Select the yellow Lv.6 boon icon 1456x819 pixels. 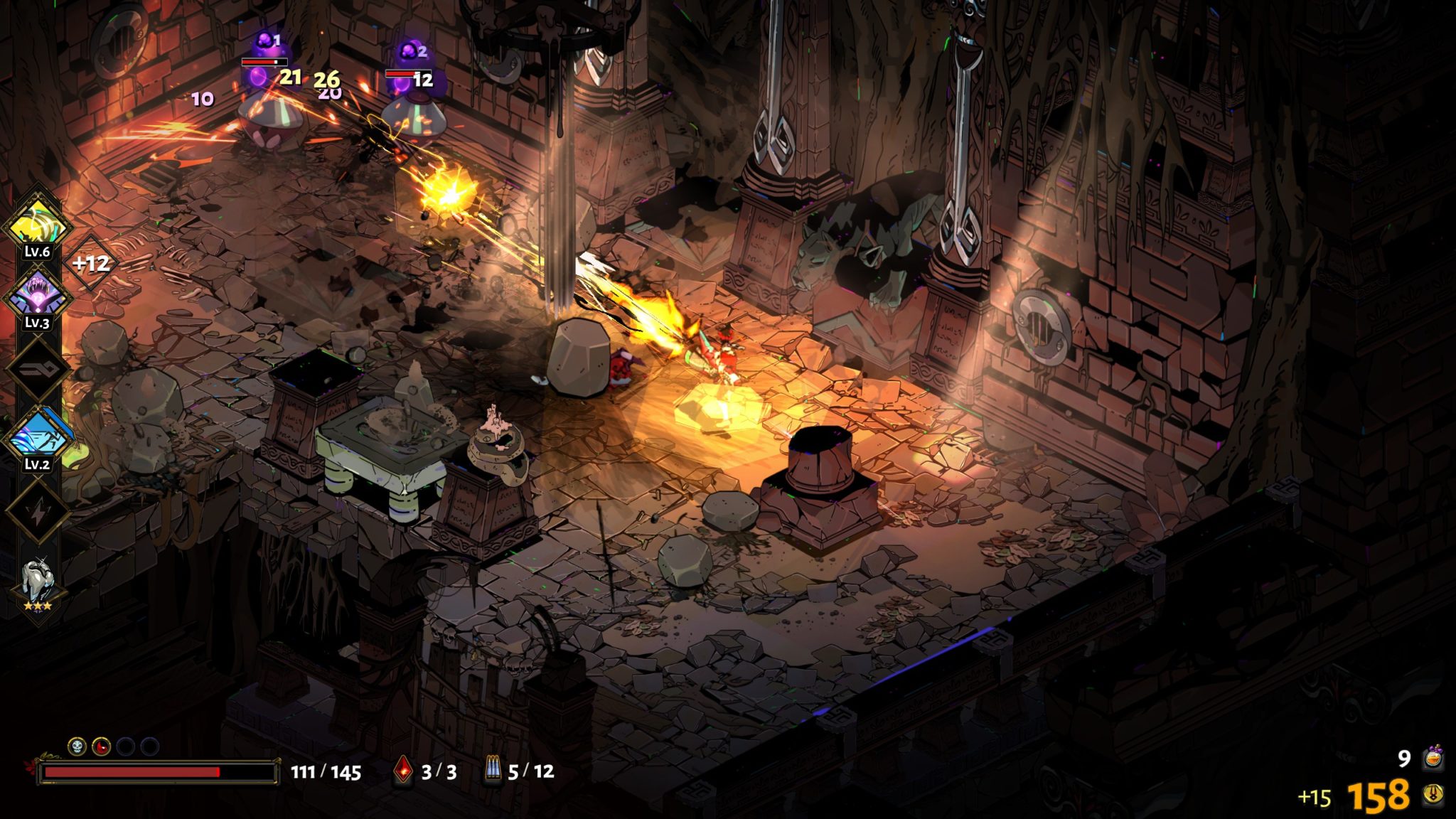tap(37, 225)
